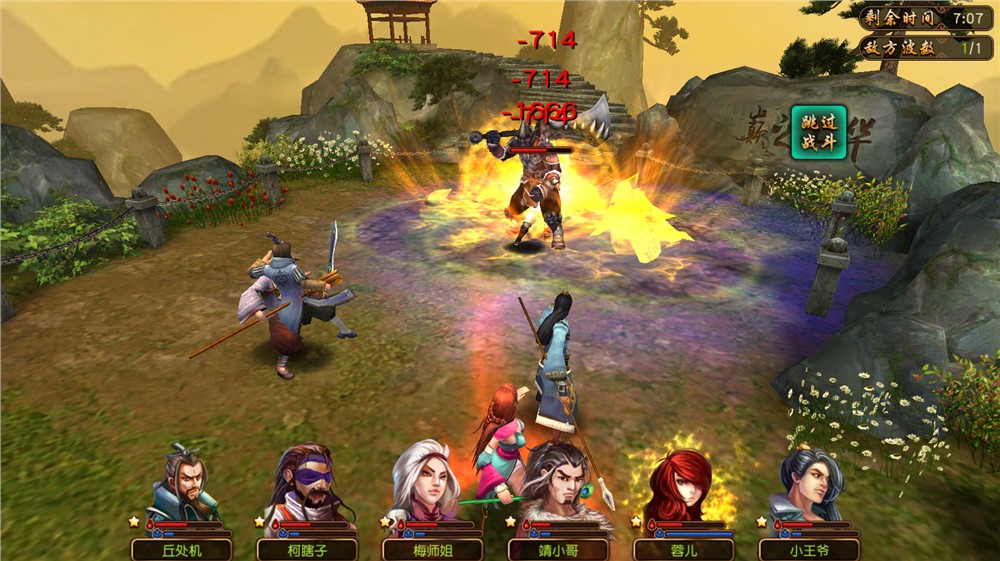Viewport: 1000px width, 561px height.
Task: Skip the battle with 跳过战斗 button
Action: point(818,132)
